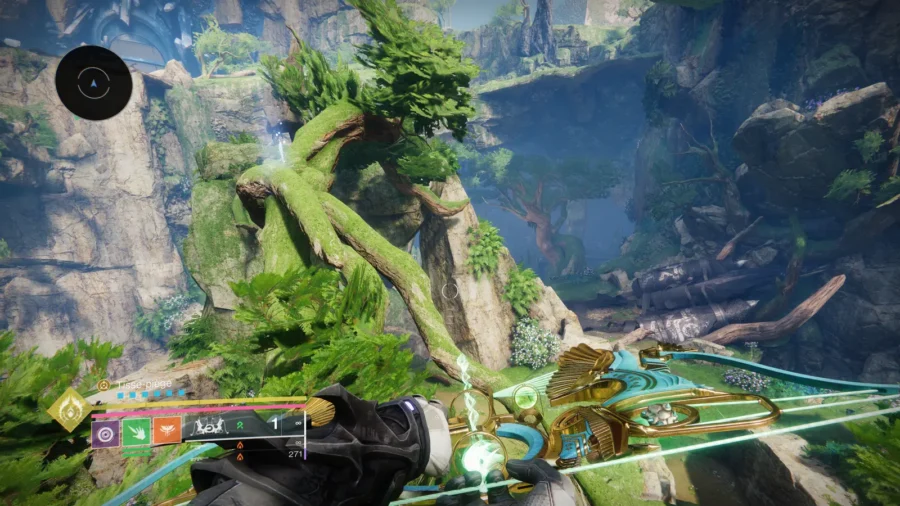Trigger the orange class ability icon
This screenshot has height=506, width=900.
click(167, 433)
